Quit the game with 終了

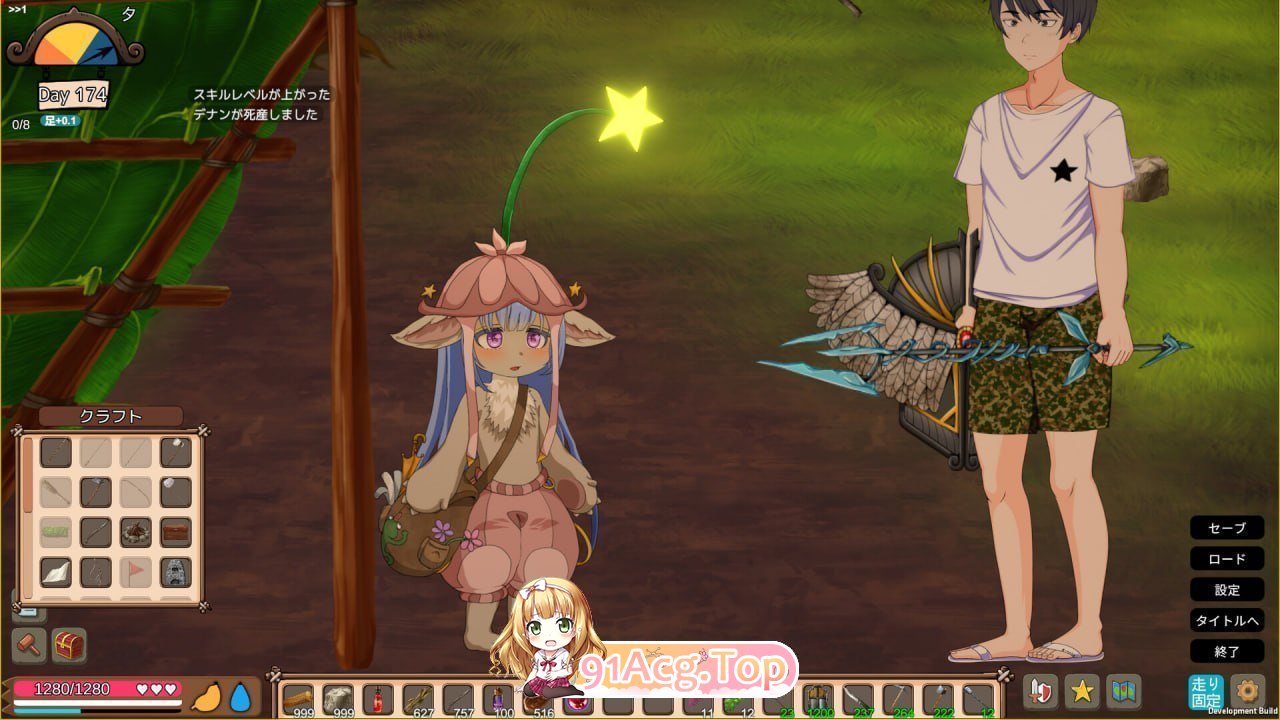[1227, 652]
